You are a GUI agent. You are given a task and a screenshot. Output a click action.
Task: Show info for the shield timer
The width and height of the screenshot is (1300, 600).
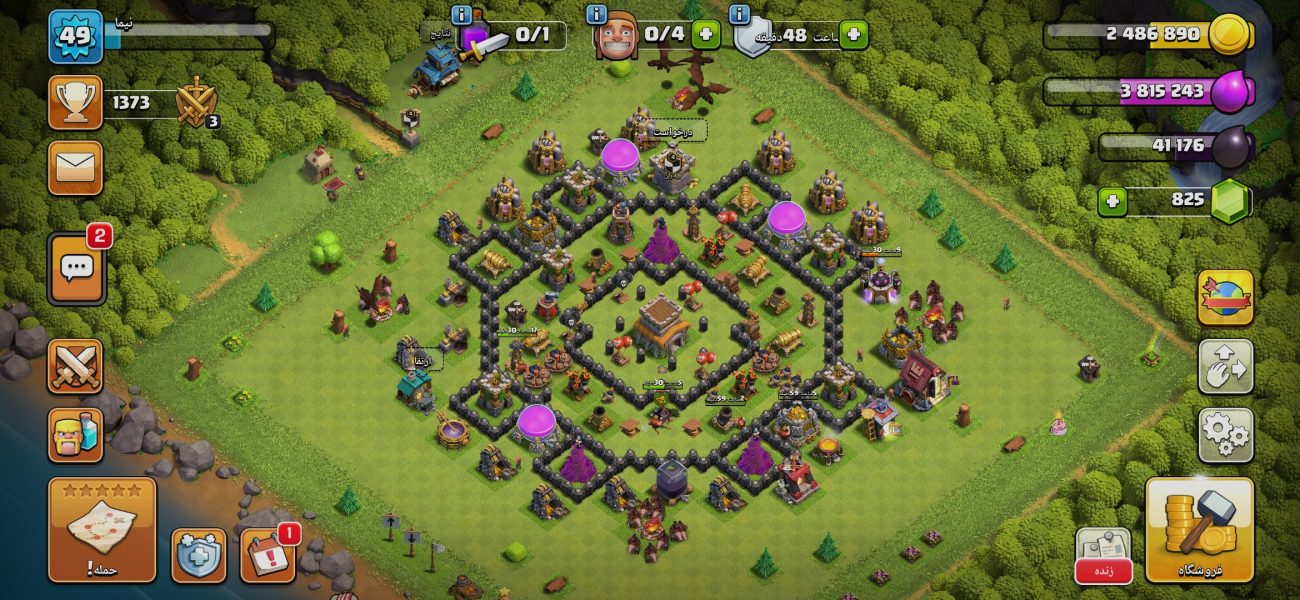(x=740, y=14)
